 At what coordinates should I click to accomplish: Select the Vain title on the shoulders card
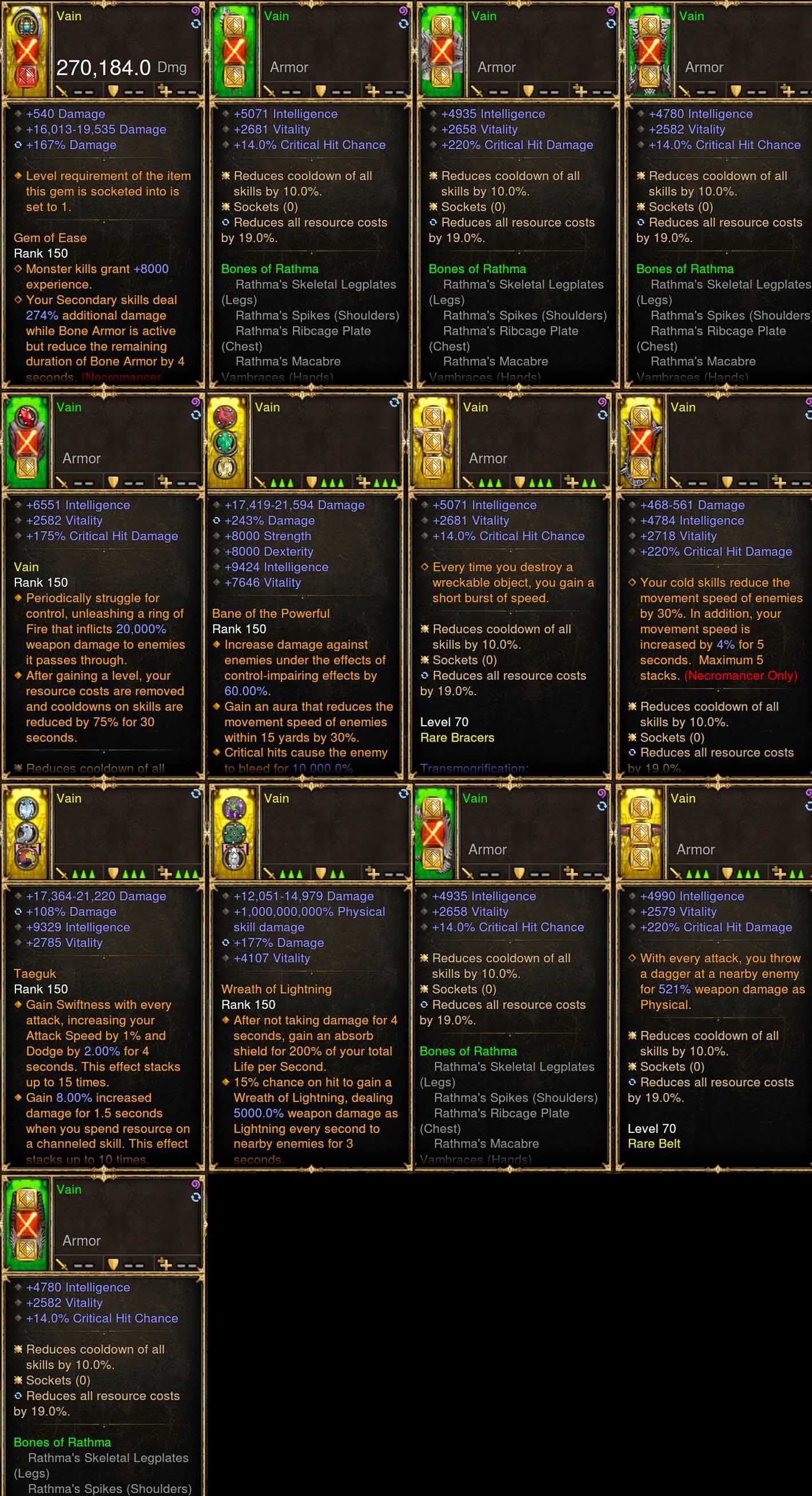[475, 798]
